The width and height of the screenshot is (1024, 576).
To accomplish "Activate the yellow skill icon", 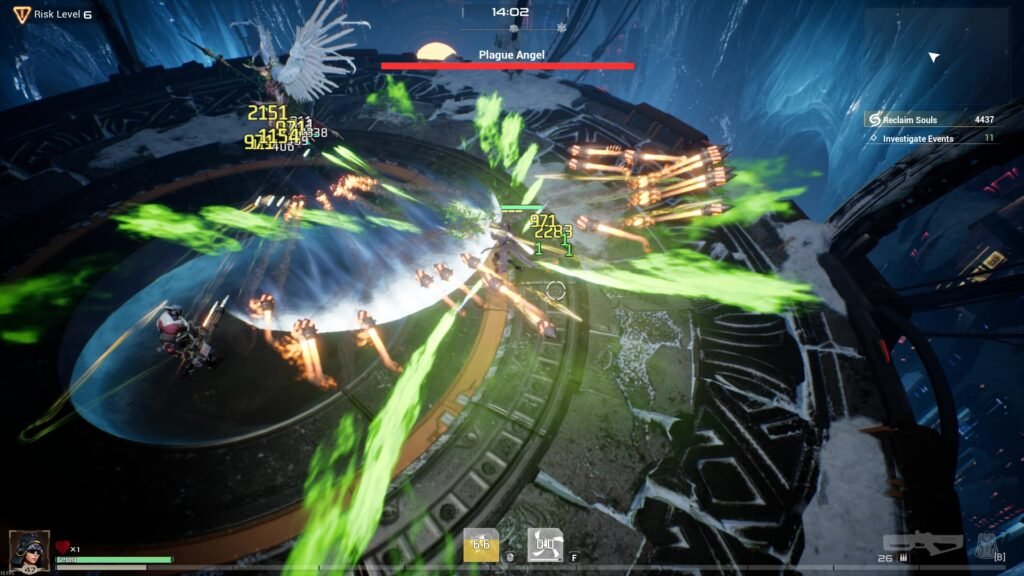I will [481, 544].
